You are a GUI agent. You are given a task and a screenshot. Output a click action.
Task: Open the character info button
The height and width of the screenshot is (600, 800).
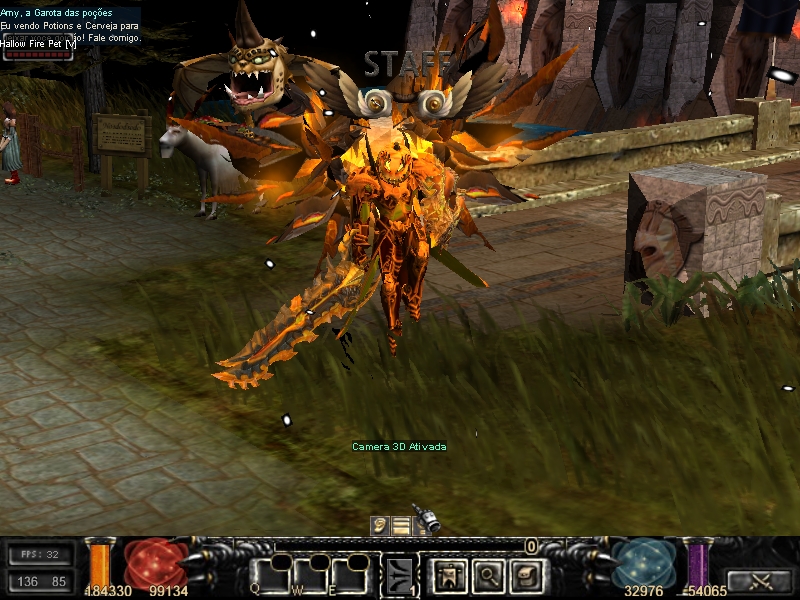(451, 575)
